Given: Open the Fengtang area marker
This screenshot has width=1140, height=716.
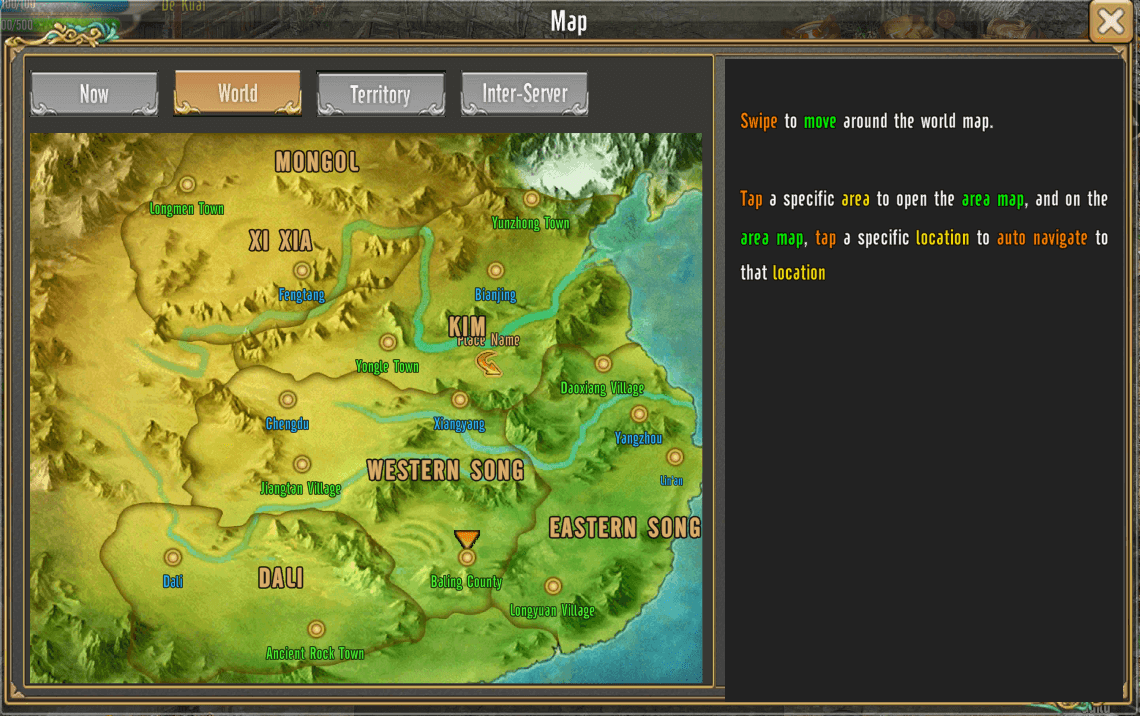Looking at the screenshot, I should point(302,271).
